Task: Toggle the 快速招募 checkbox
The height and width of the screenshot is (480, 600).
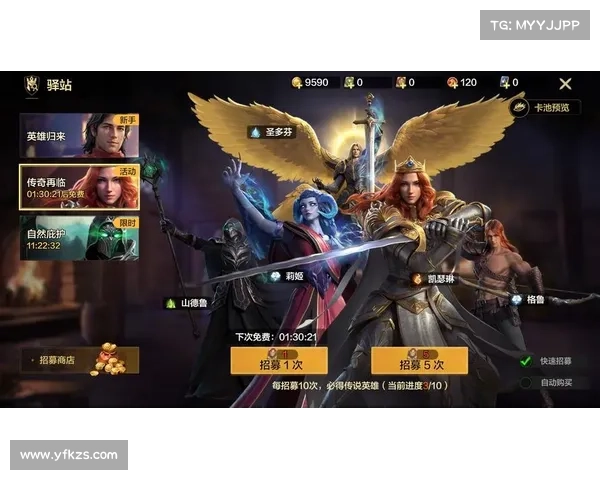Action: coord(526,361)
